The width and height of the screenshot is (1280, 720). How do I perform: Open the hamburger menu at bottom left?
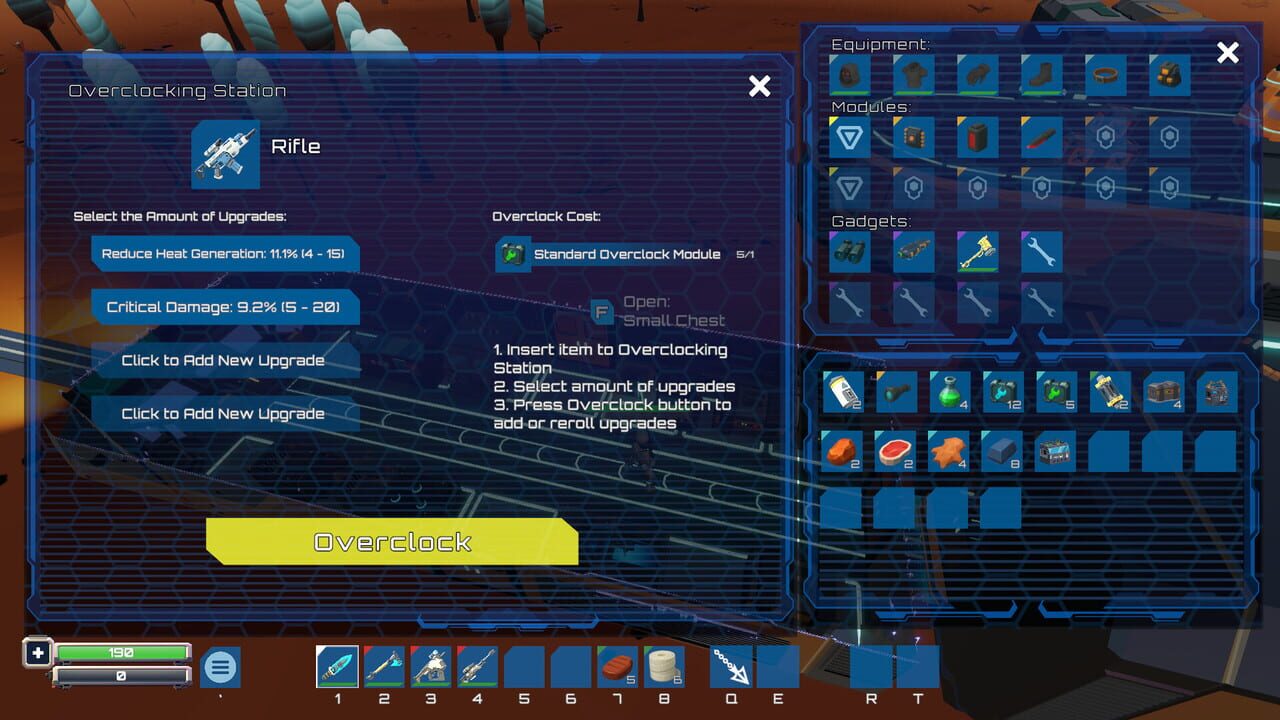coord(220,668)
